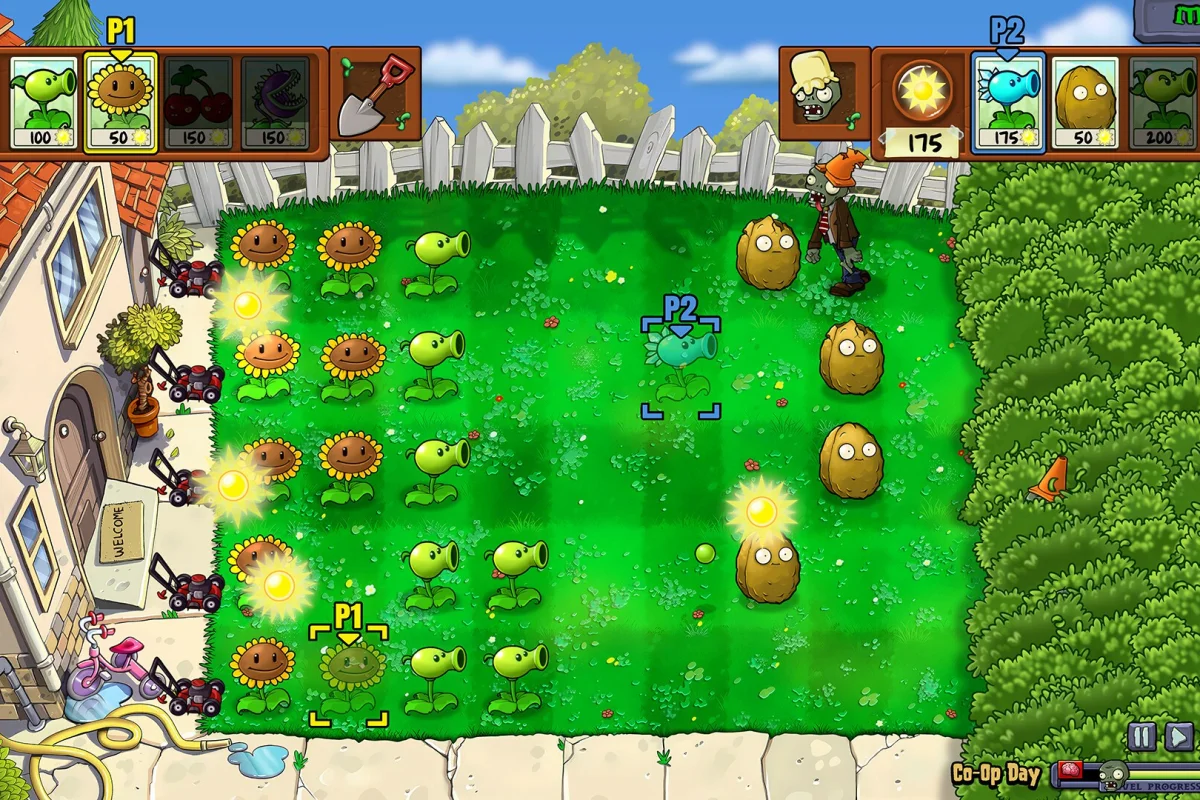Pick the Cherry Bomb seed packet
The height and width of the screenshot is (800, 1200).
pos(198,102)
